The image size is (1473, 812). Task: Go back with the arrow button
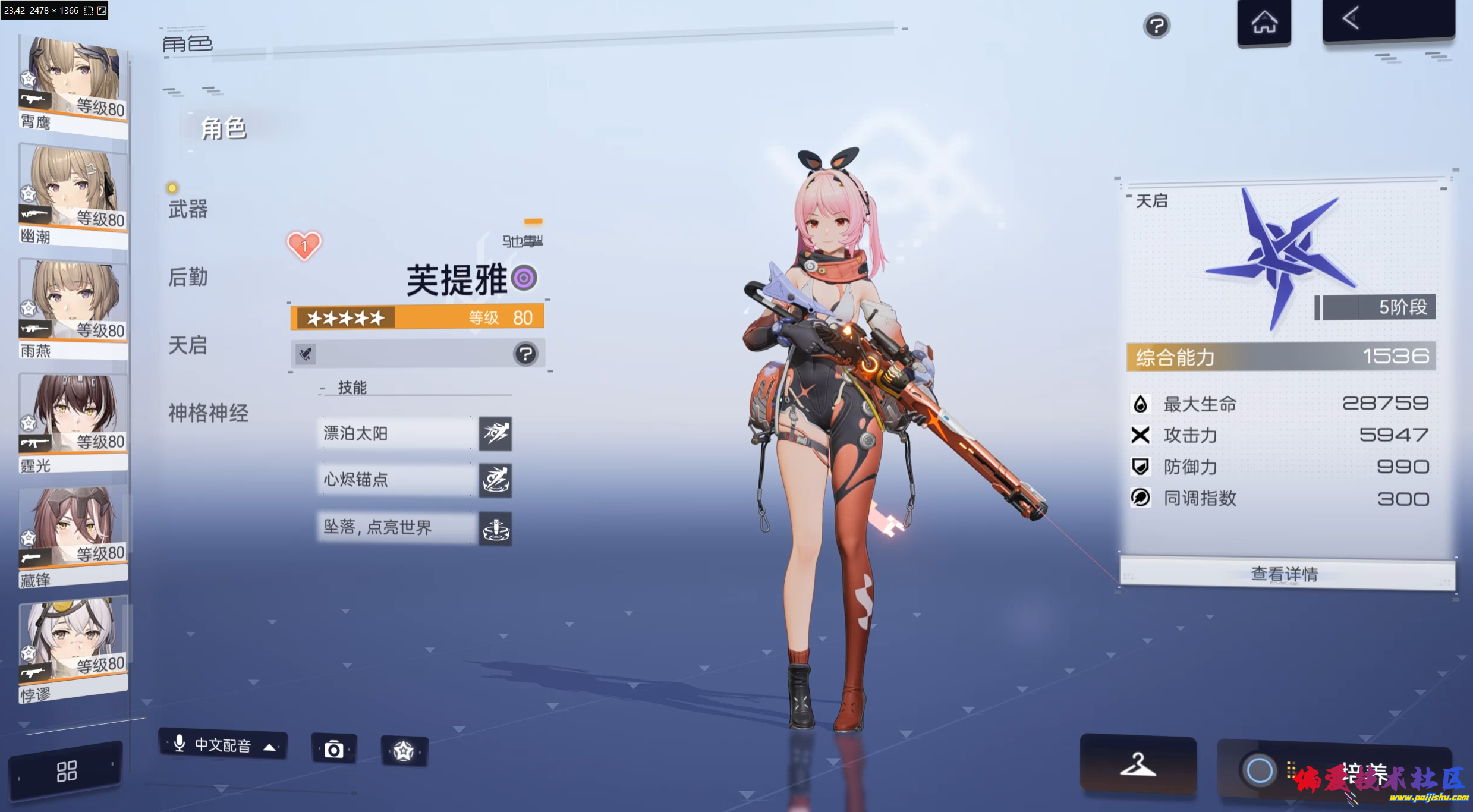pos(1387,20)
